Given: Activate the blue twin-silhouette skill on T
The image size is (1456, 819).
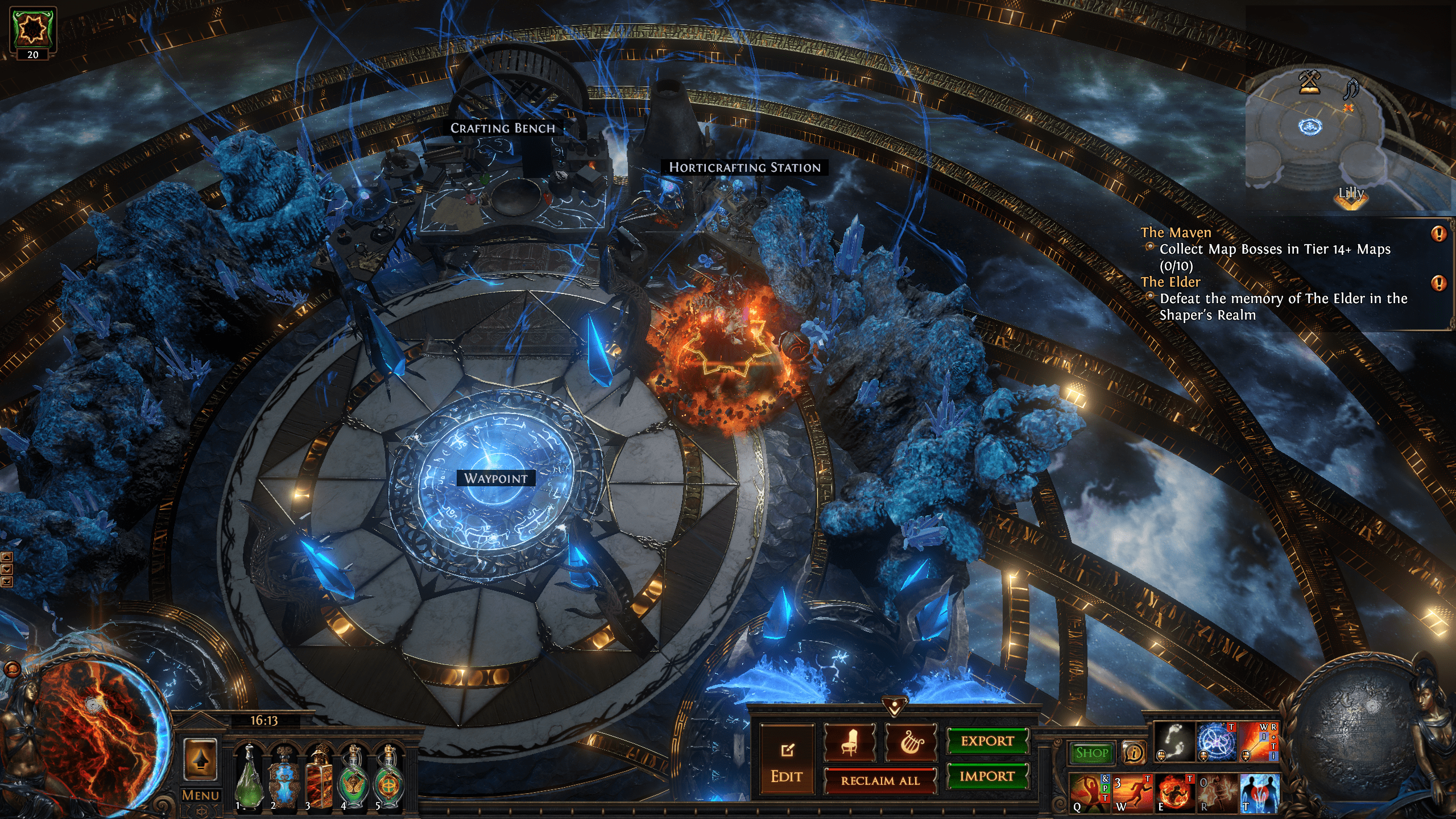Looking at the screenshot, I should point(1259,792).
